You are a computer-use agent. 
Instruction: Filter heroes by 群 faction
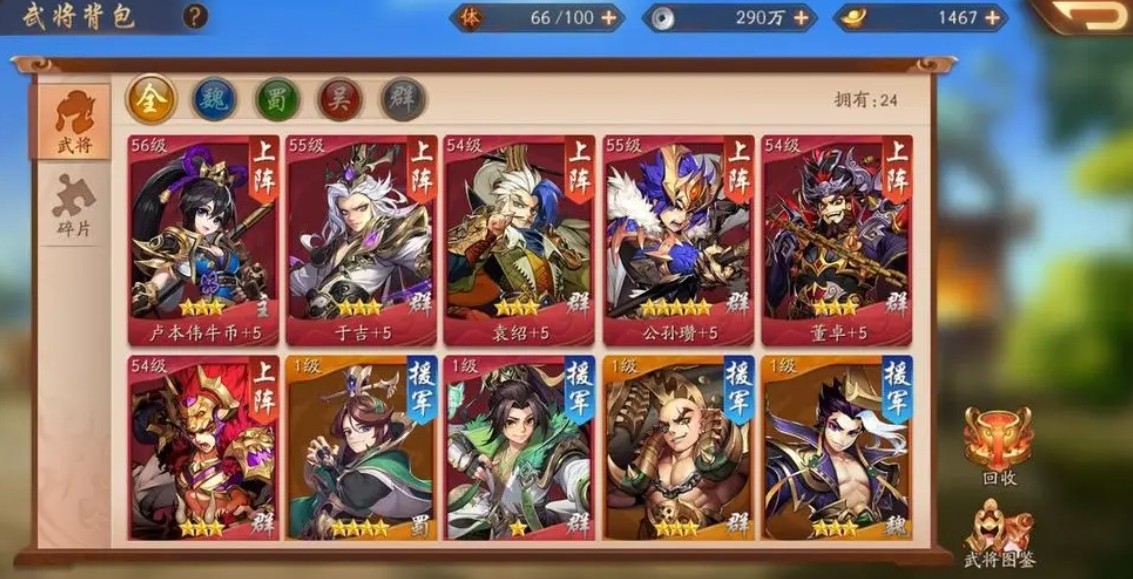403,100
